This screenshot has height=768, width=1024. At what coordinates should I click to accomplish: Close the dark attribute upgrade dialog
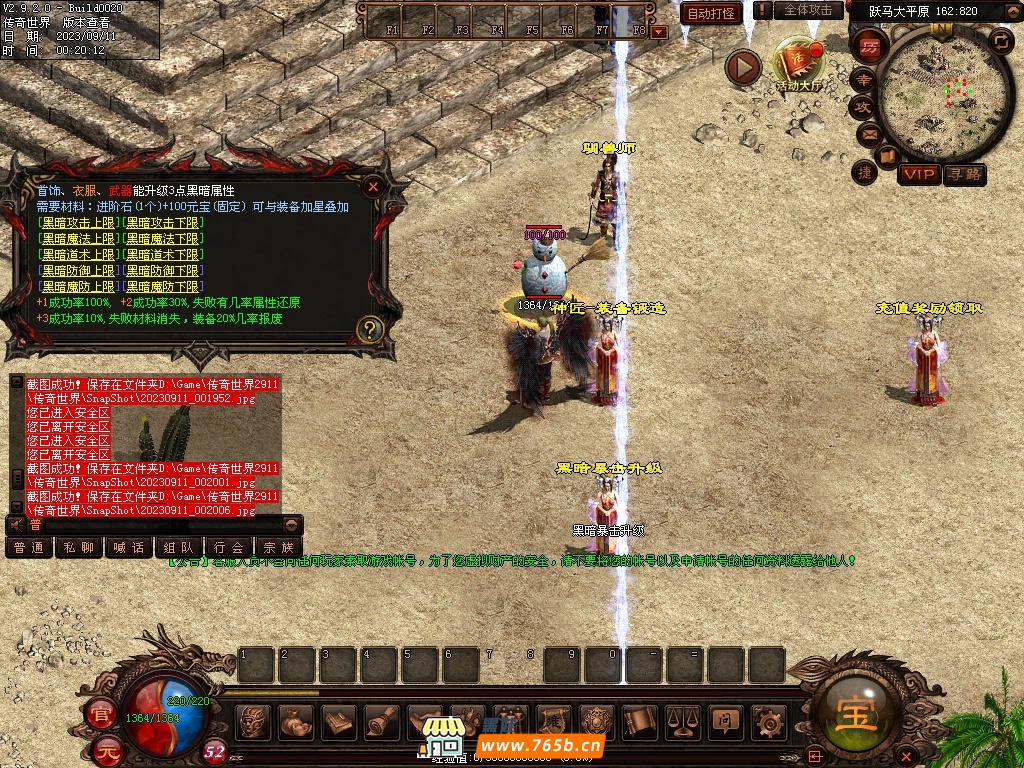coord(373,186)
